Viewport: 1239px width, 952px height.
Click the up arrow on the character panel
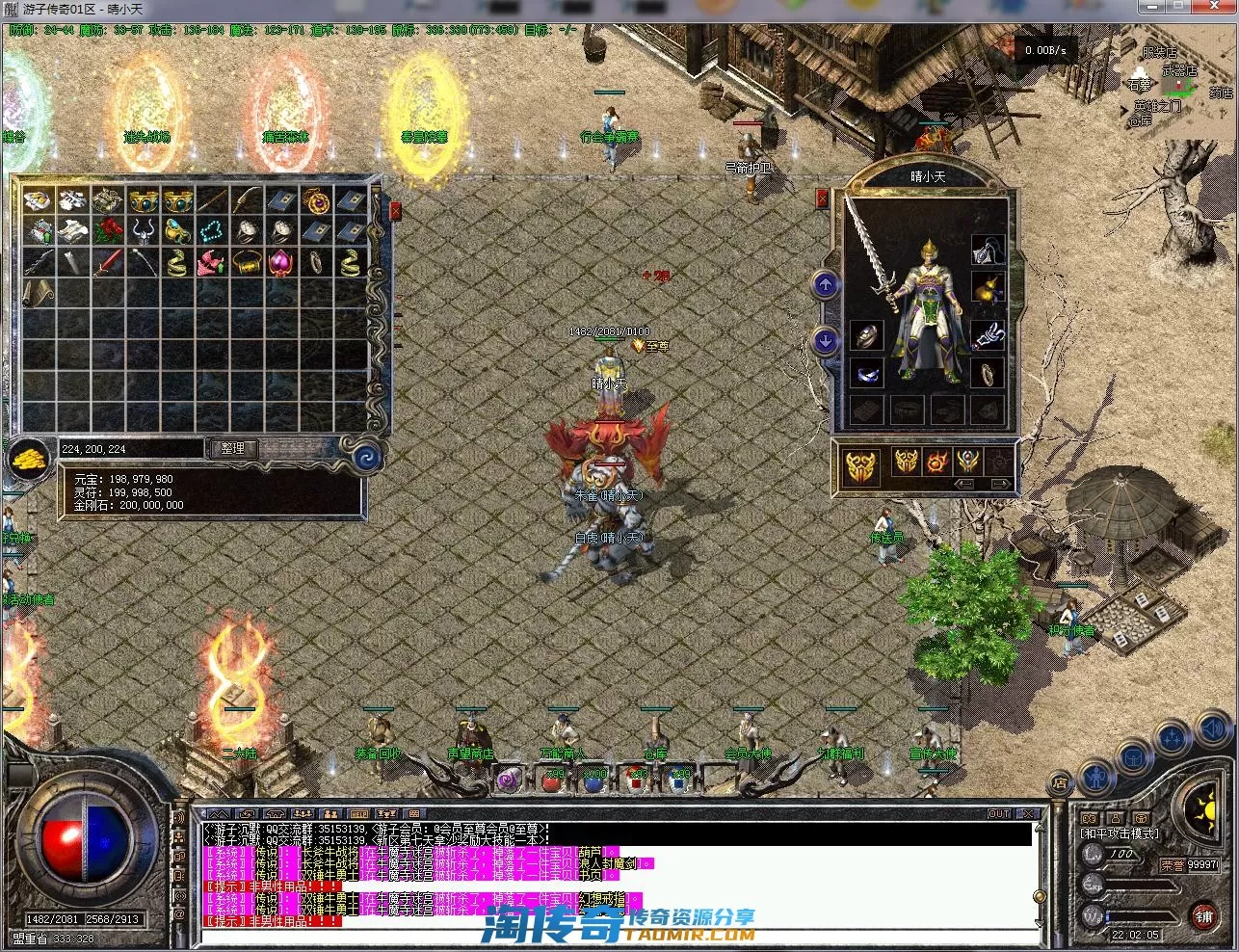[826, 284]
